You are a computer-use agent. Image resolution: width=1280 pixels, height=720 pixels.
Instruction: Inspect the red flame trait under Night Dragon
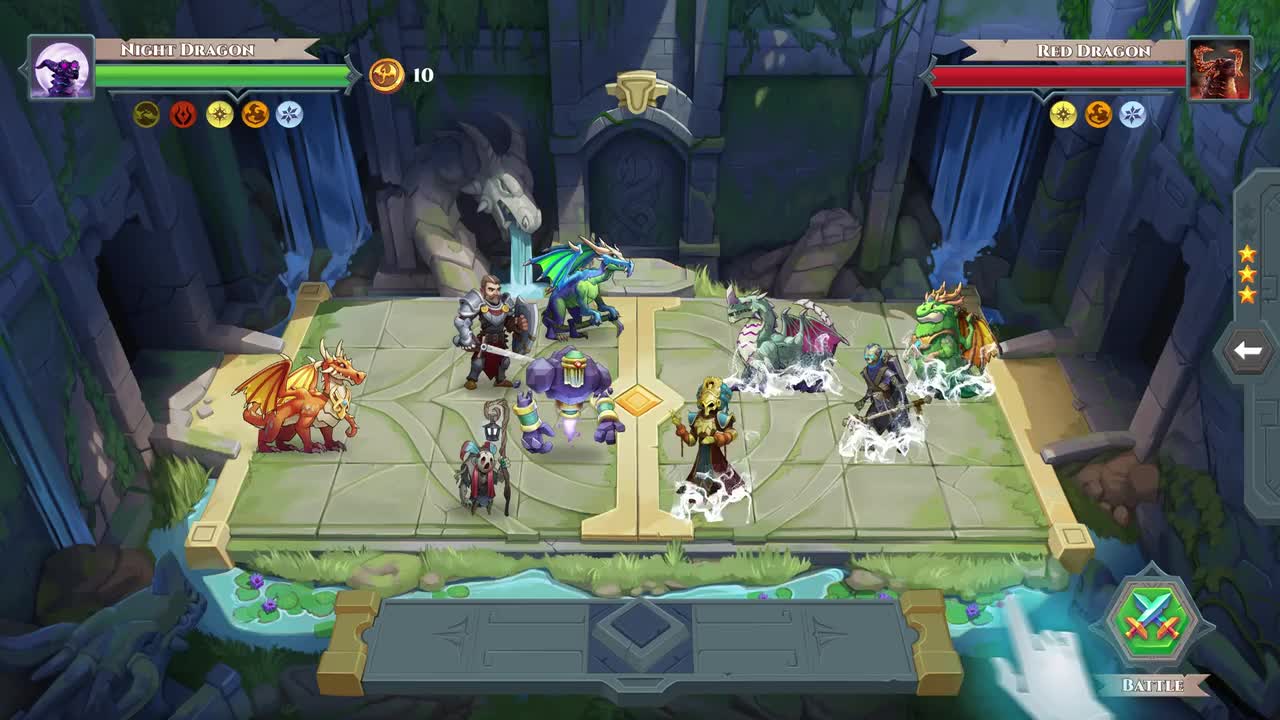pos(183,115)
